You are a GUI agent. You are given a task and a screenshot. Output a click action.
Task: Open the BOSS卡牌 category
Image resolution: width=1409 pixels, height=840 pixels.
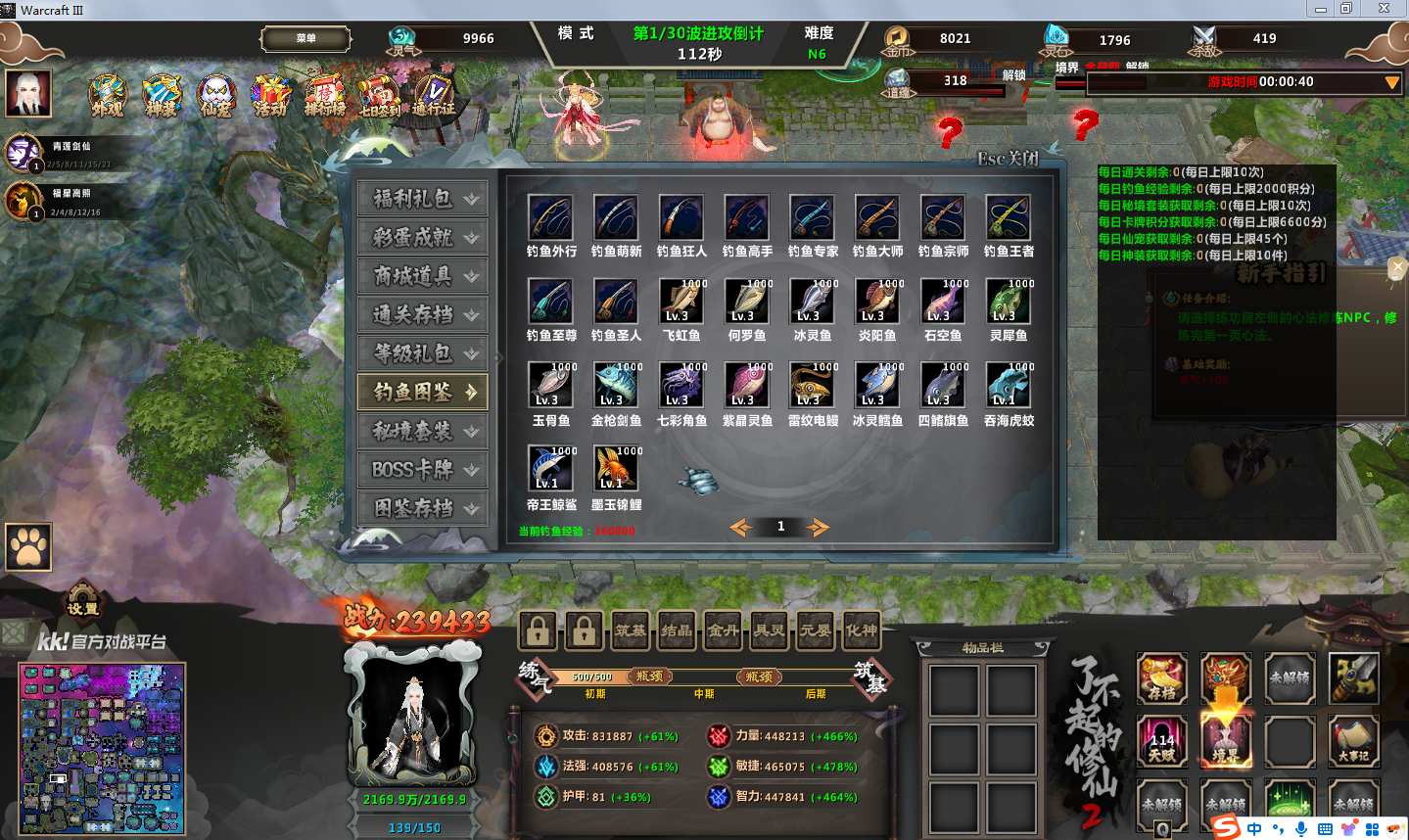422,470
